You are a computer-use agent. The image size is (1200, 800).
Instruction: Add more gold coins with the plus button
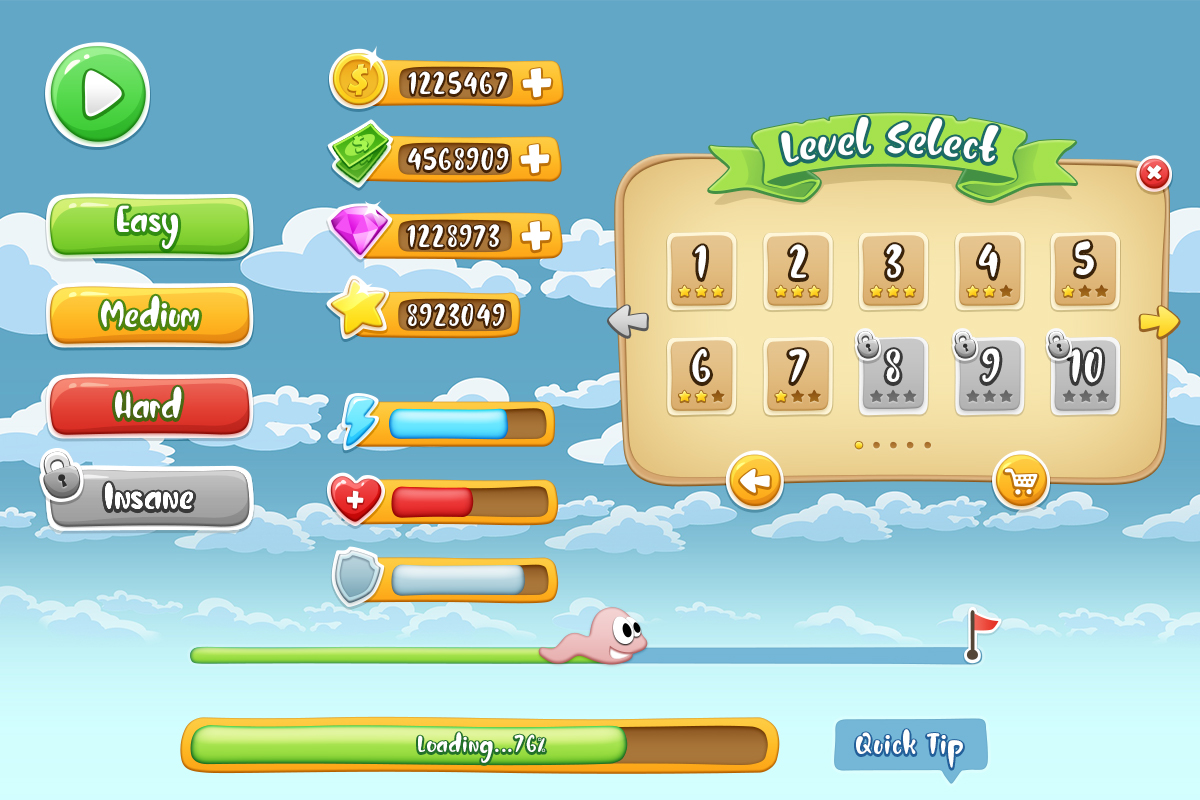tap(538, 83)
